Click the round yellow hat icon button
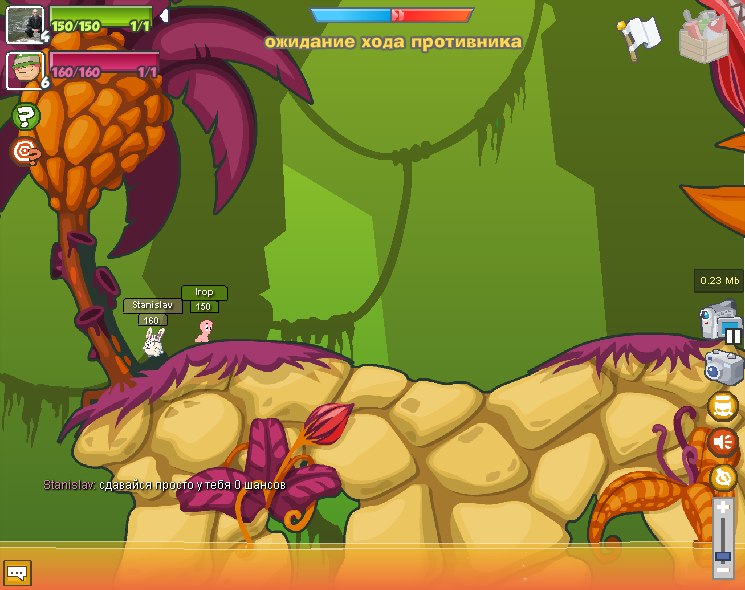This screenshot has width=745, height=590. [x=722, y=406]
